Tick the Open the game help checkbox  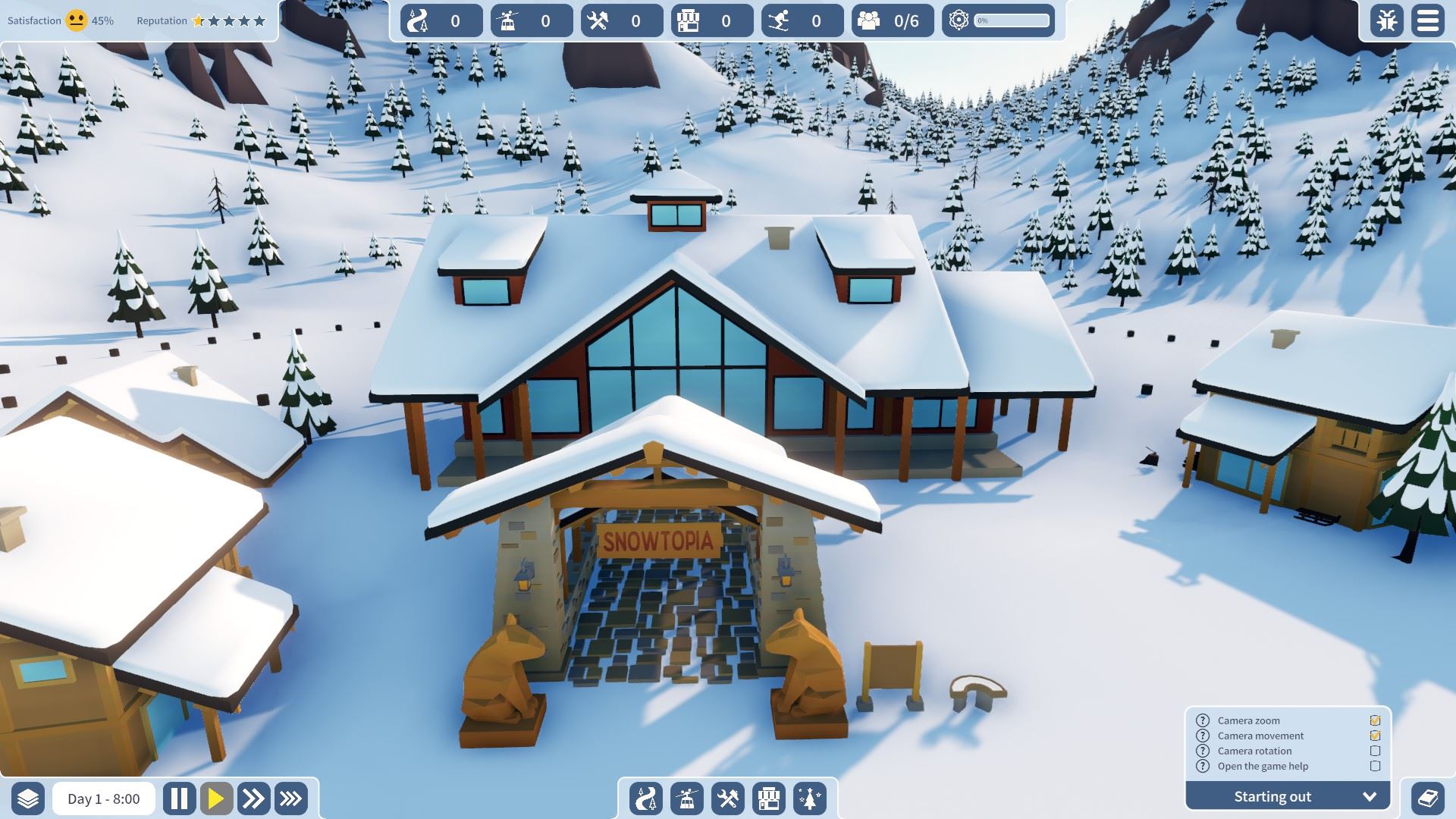tap(1376, 766)
